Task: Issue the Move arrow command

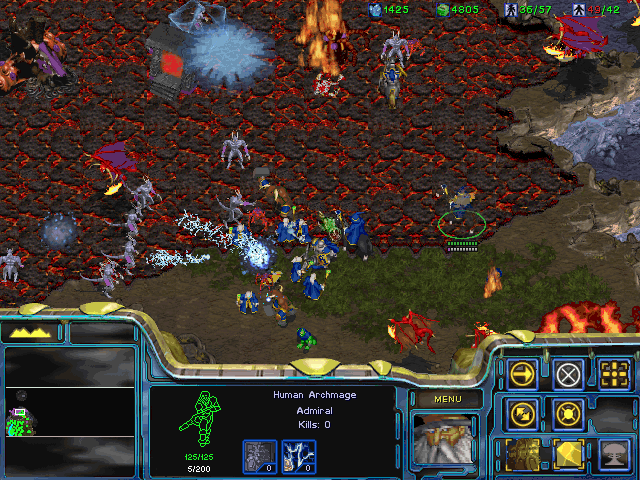Action: [x=523, y=374]
